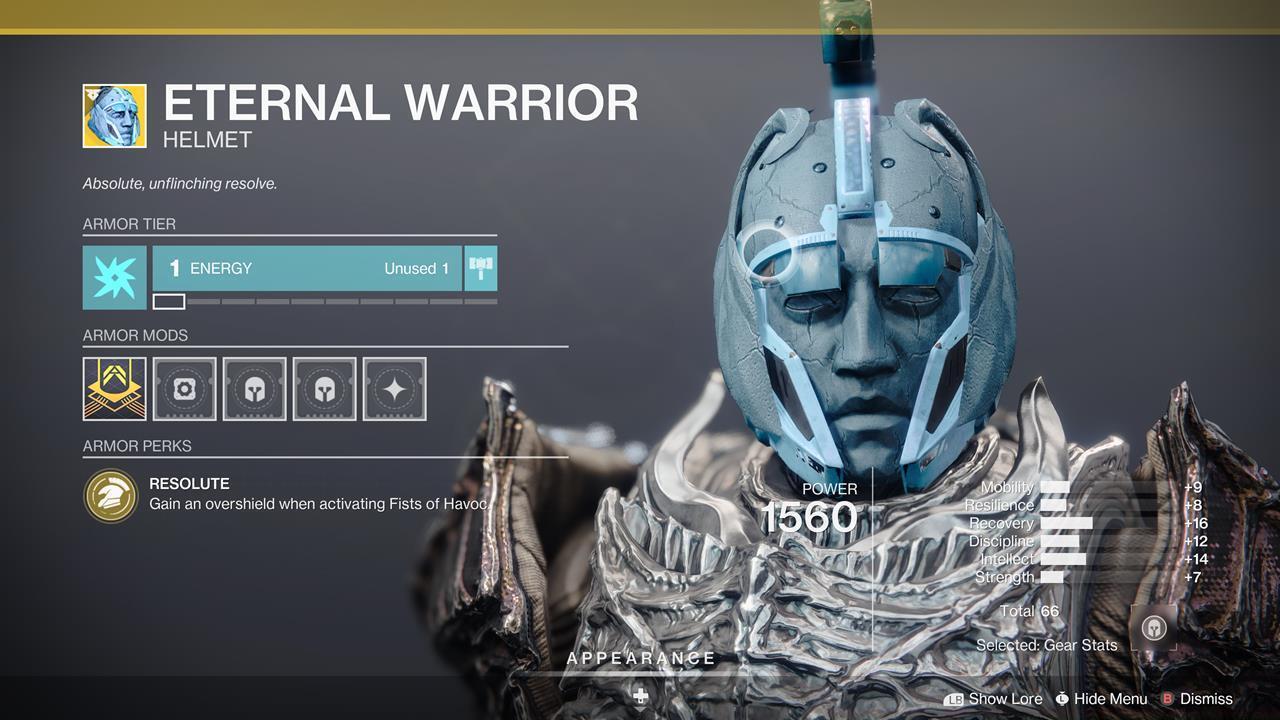Click the hammer upgrade energy button

481,268
